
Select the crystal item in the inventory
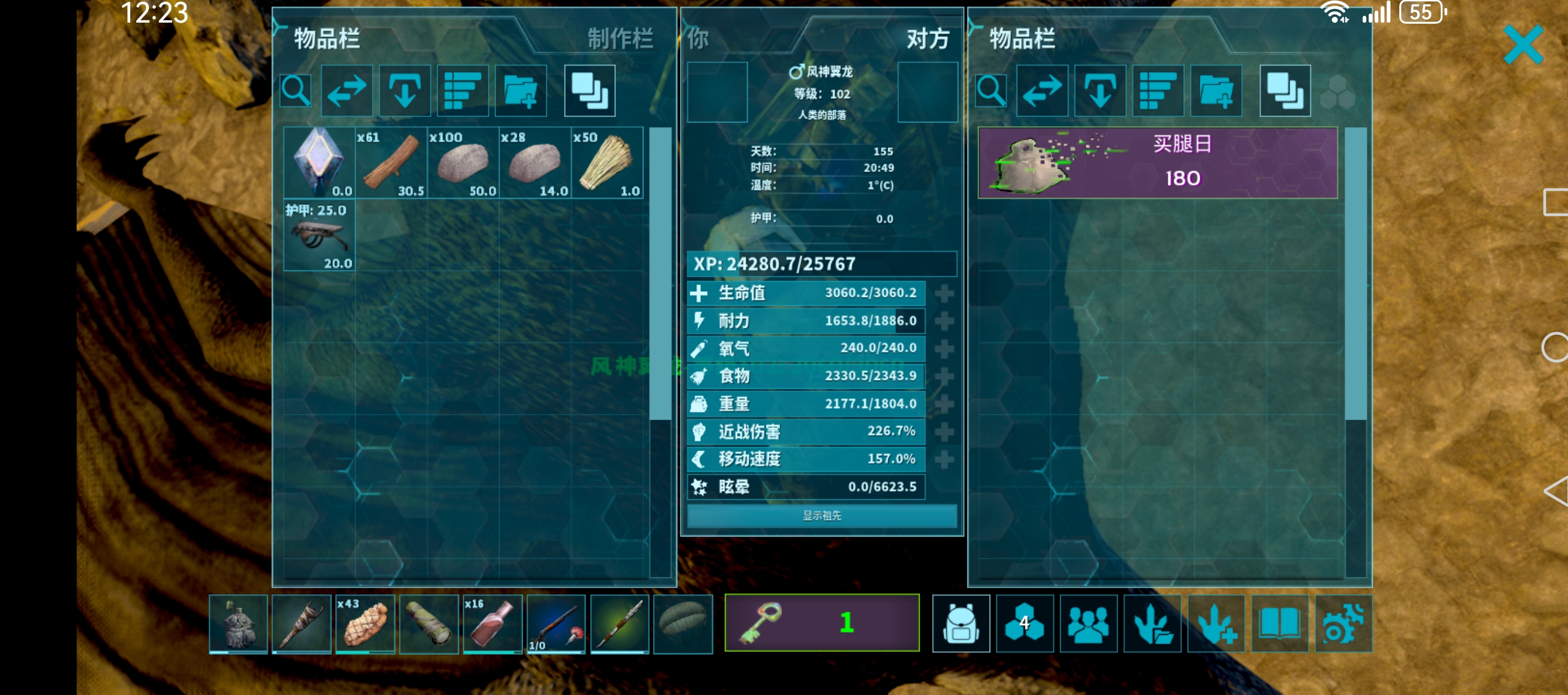click(319, 163)
